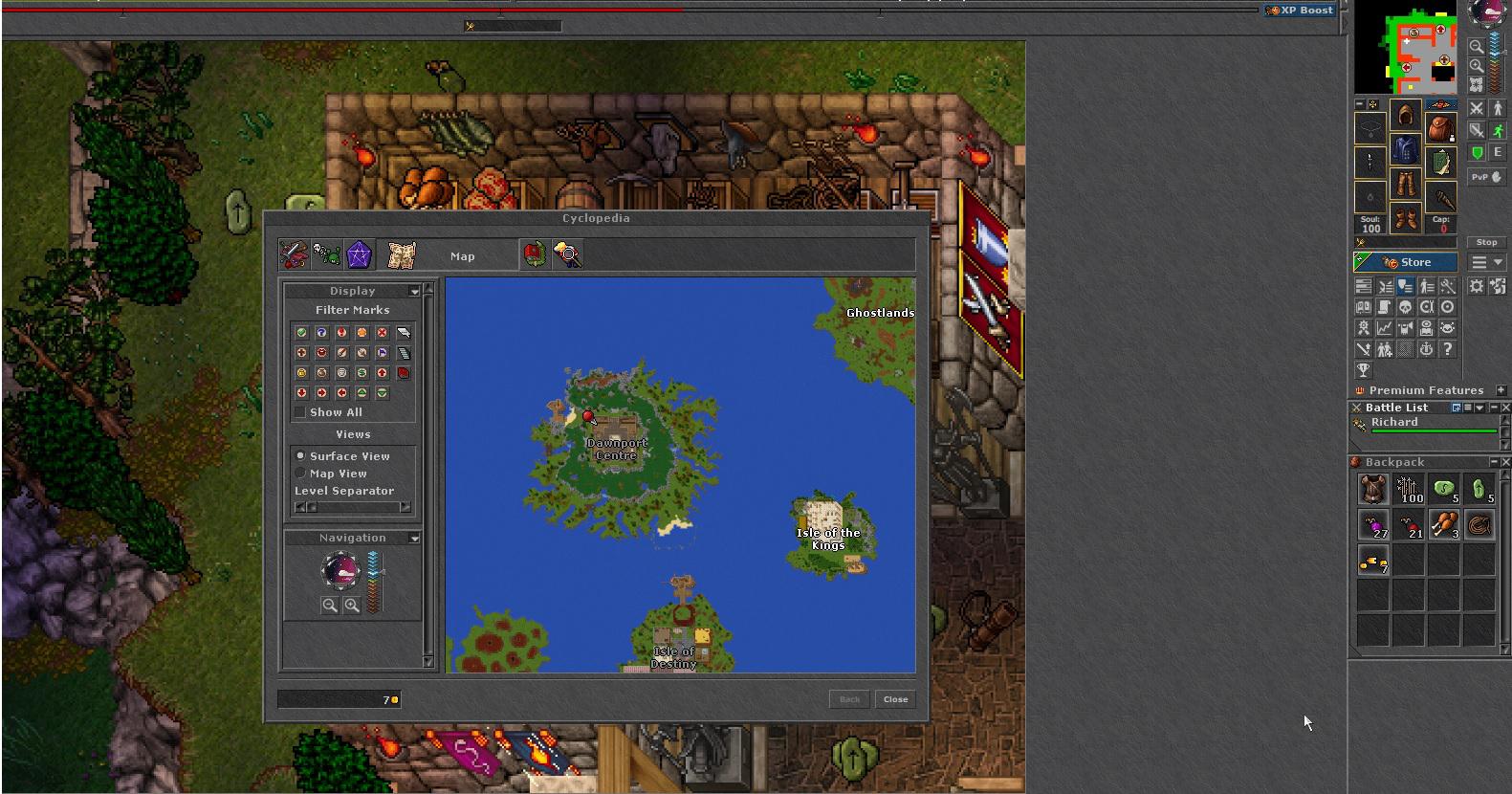Image resolution: width=1512 pixels, height=794 pixels.
Task: Zoom in the Cyclopedia map
Action: (x=352, y=605)
